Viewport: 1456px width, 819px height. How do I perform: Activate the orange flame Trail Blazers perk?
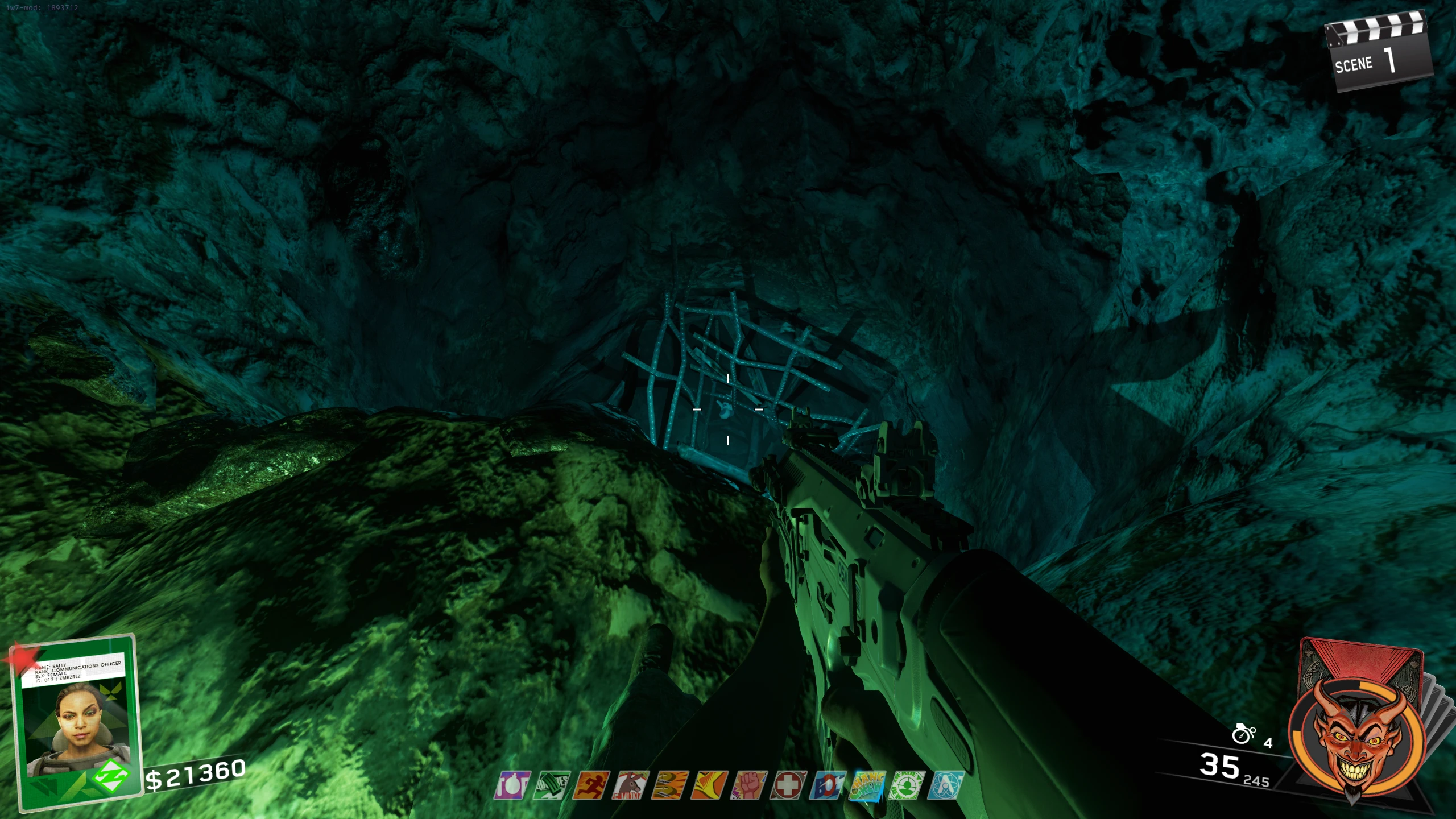pyautogui.click(x=710, y=785)
